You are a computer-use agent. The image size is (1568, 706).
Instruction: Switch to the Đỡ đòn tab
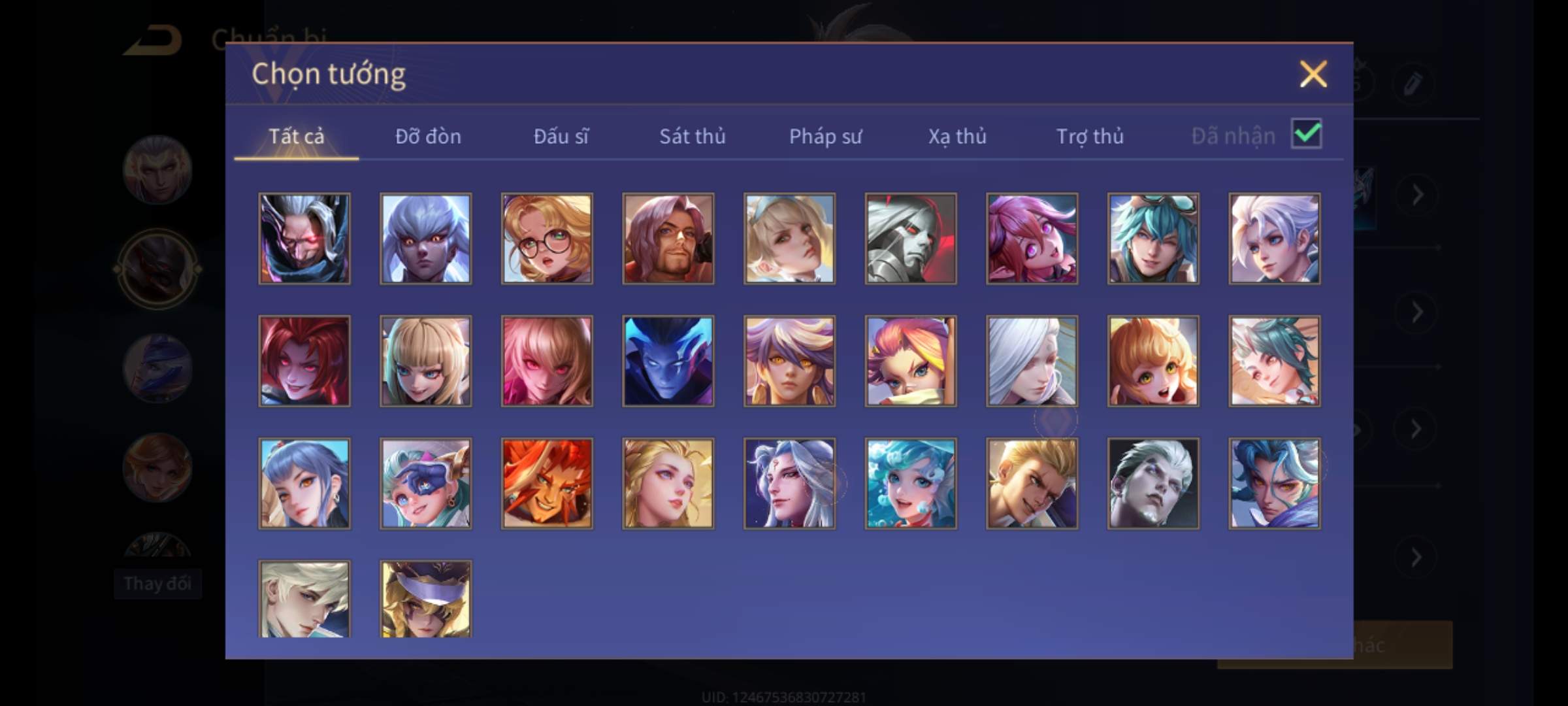click(x=428, y=136)
